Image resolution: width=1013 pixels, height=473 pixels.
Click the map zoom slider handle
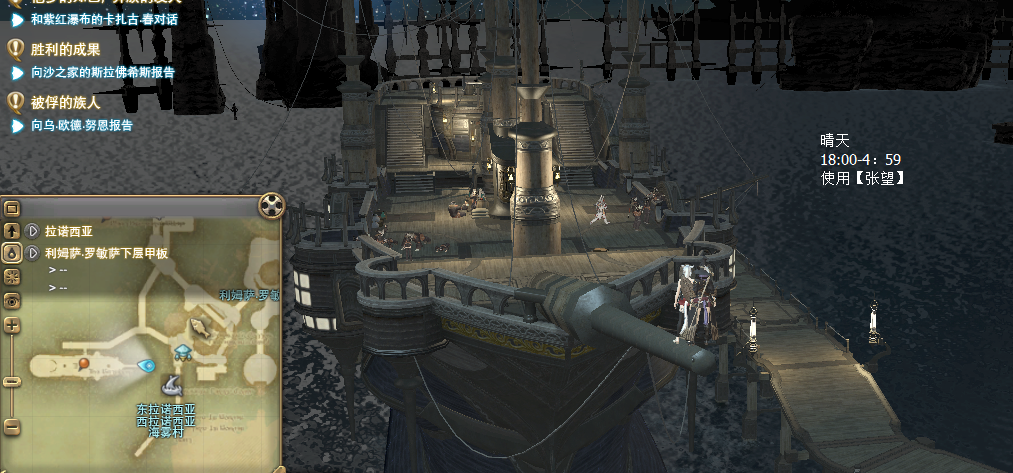click(x=12, y=381)
